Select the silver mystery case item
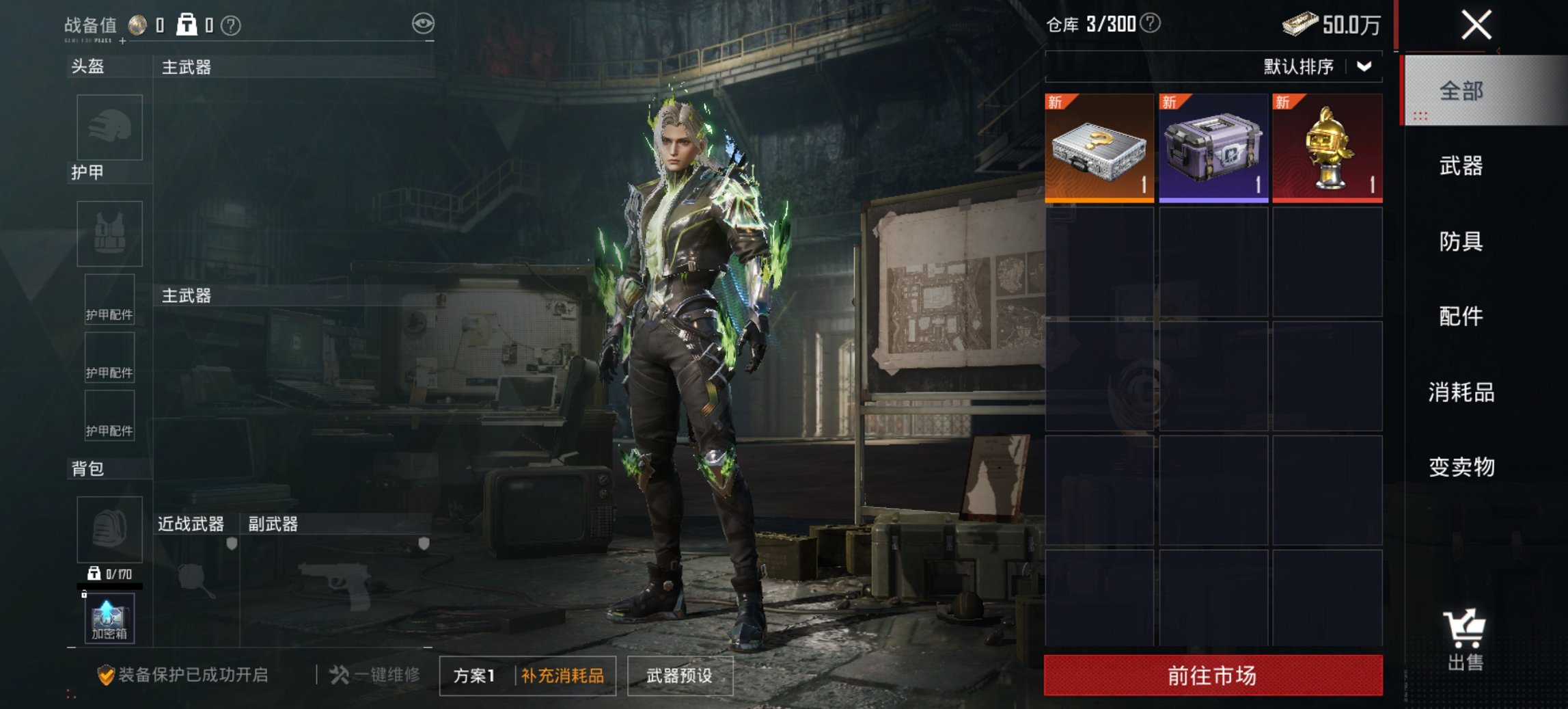The width and height of the screenshot is (1568, 709). point(1099,148)
